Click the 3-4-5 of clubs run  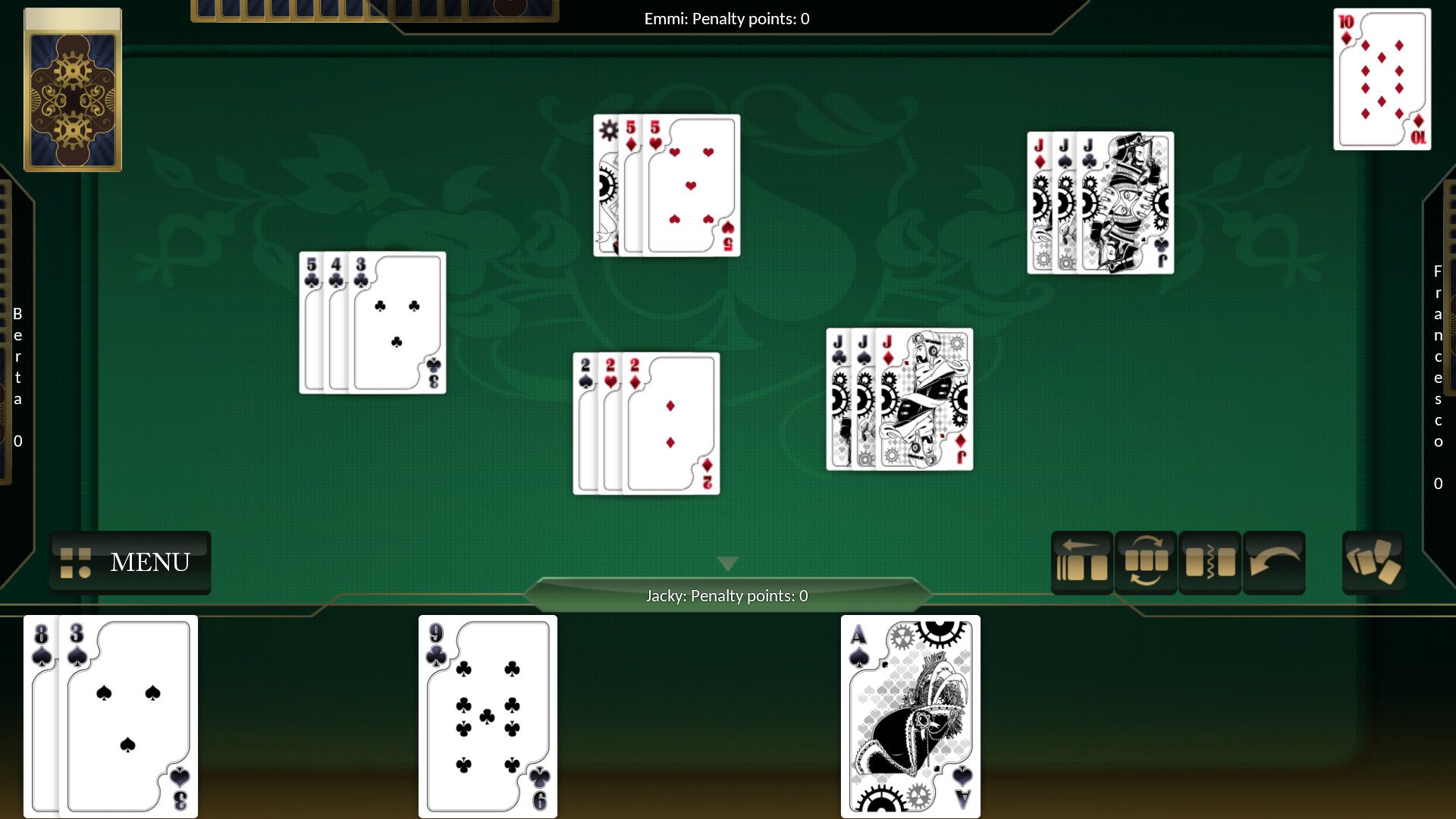[x=372, y=322]
